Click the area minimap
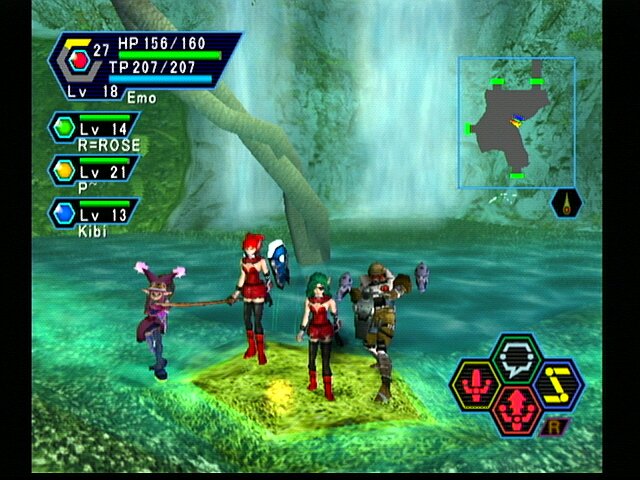This screenshot has height=480, width=640. point(516,121)
